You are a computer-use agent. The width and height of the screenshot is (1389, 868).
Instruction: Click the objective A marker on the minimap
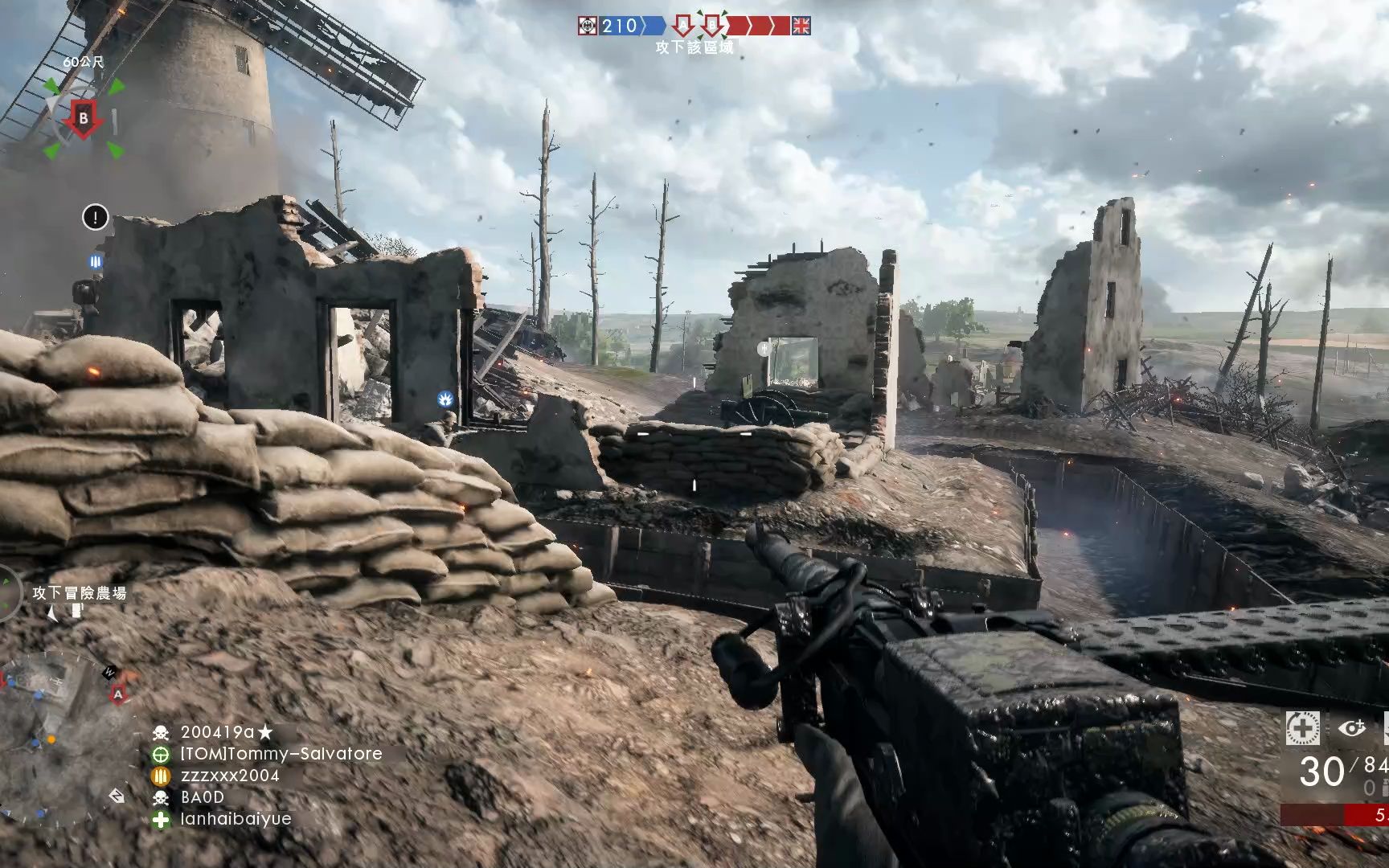click(x=118, y=693)
